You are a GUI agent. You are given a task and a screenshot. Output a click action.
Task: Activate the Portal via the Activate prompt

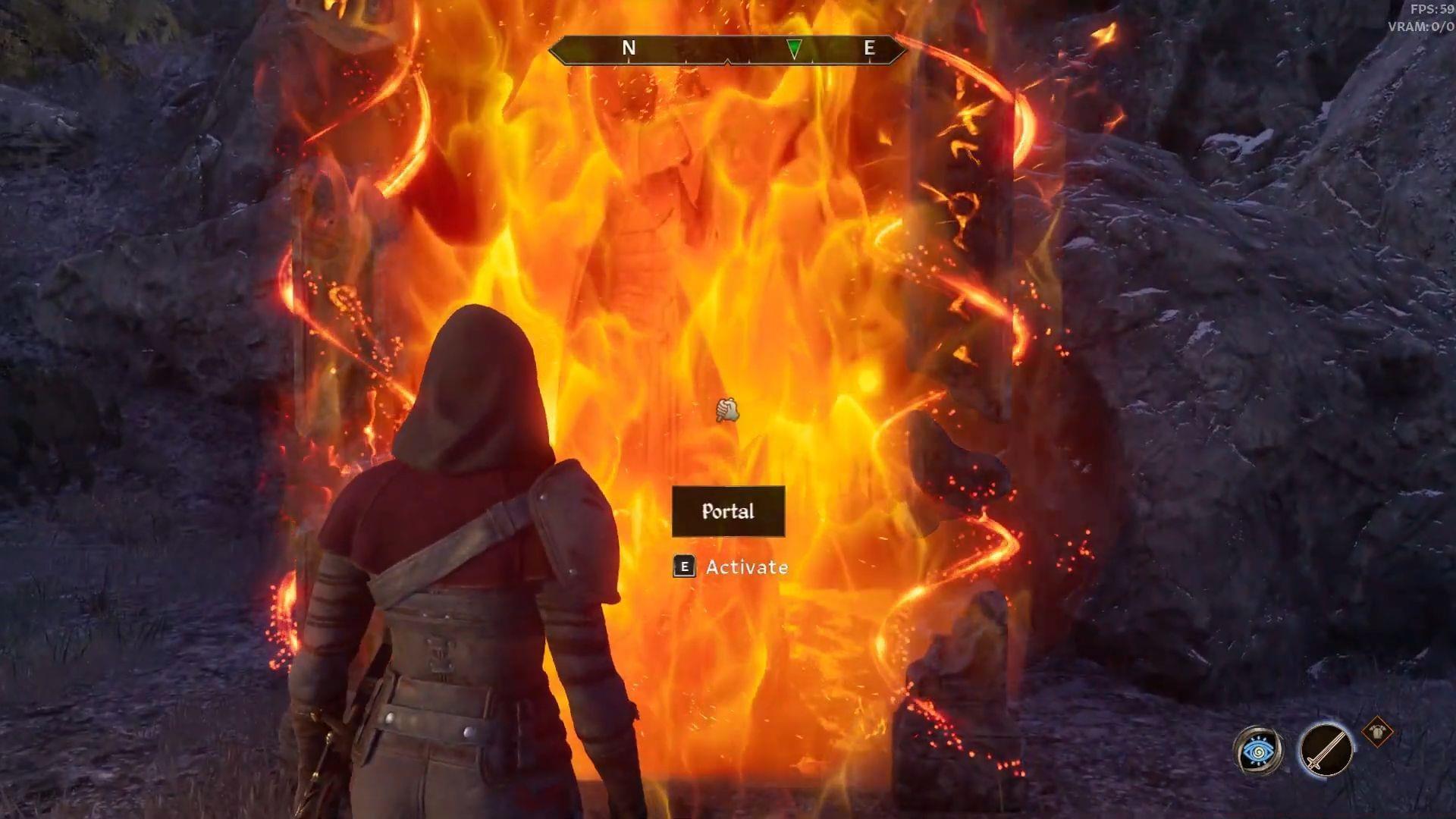(746, 566)
